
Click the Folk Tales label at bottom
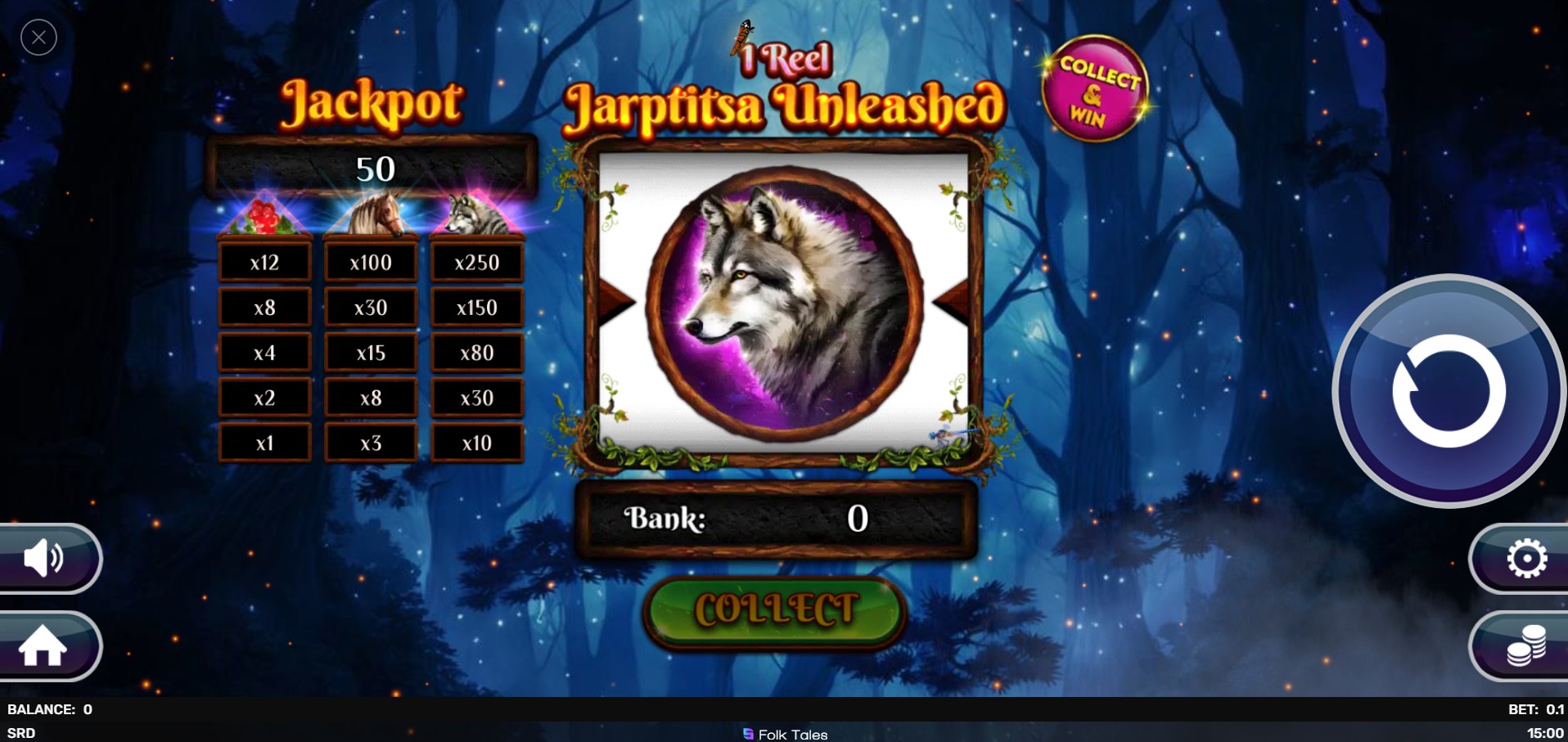[x=786, y=734]
